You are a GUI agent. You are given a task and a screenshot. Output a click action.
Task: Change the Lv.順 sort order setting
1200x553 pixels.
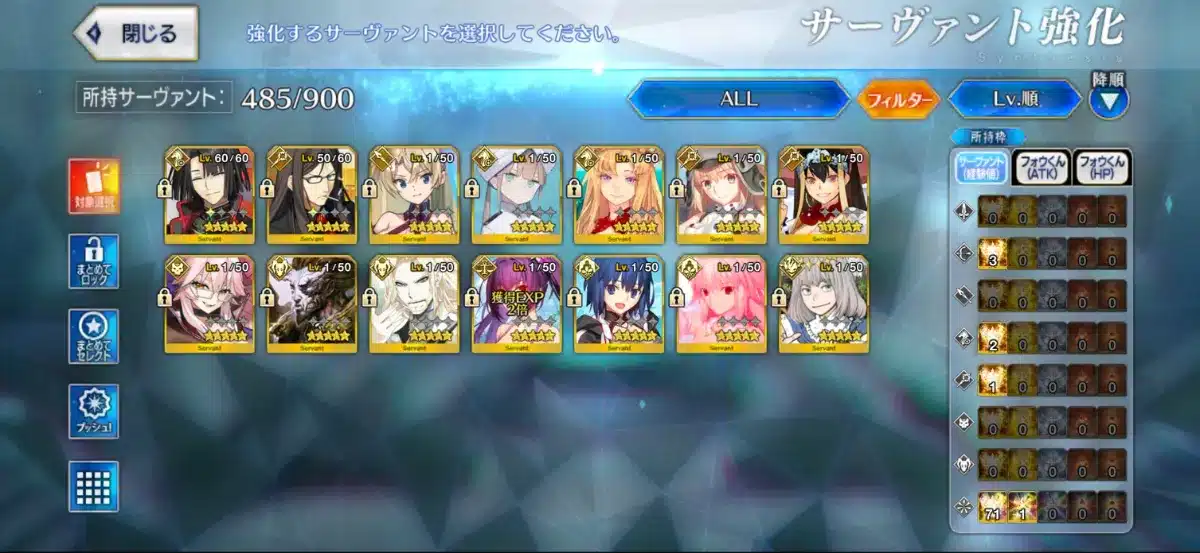[x=1013, y=99]
